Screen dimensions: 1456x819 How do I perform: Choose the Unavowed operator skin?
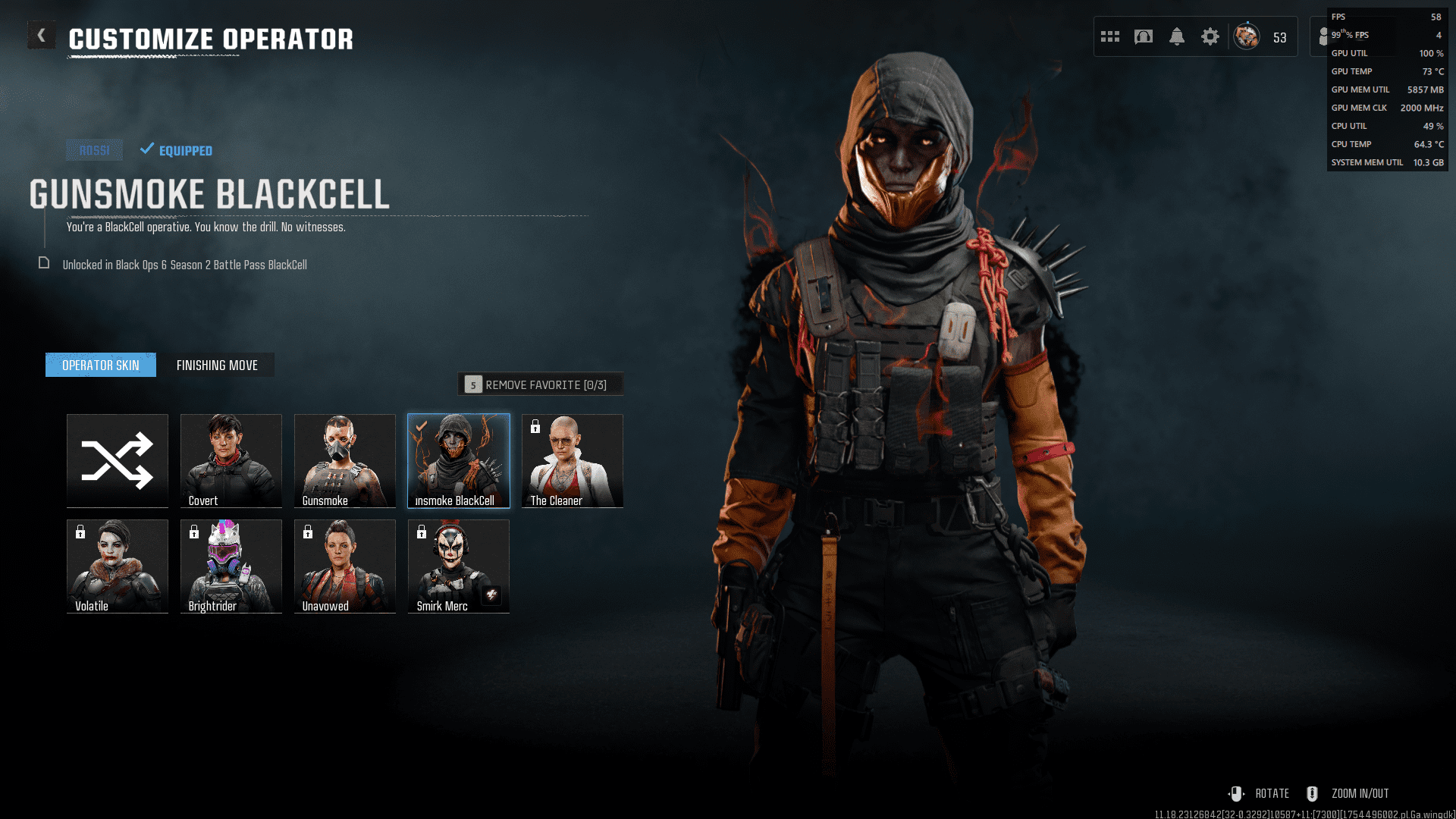tap(345, 566)
